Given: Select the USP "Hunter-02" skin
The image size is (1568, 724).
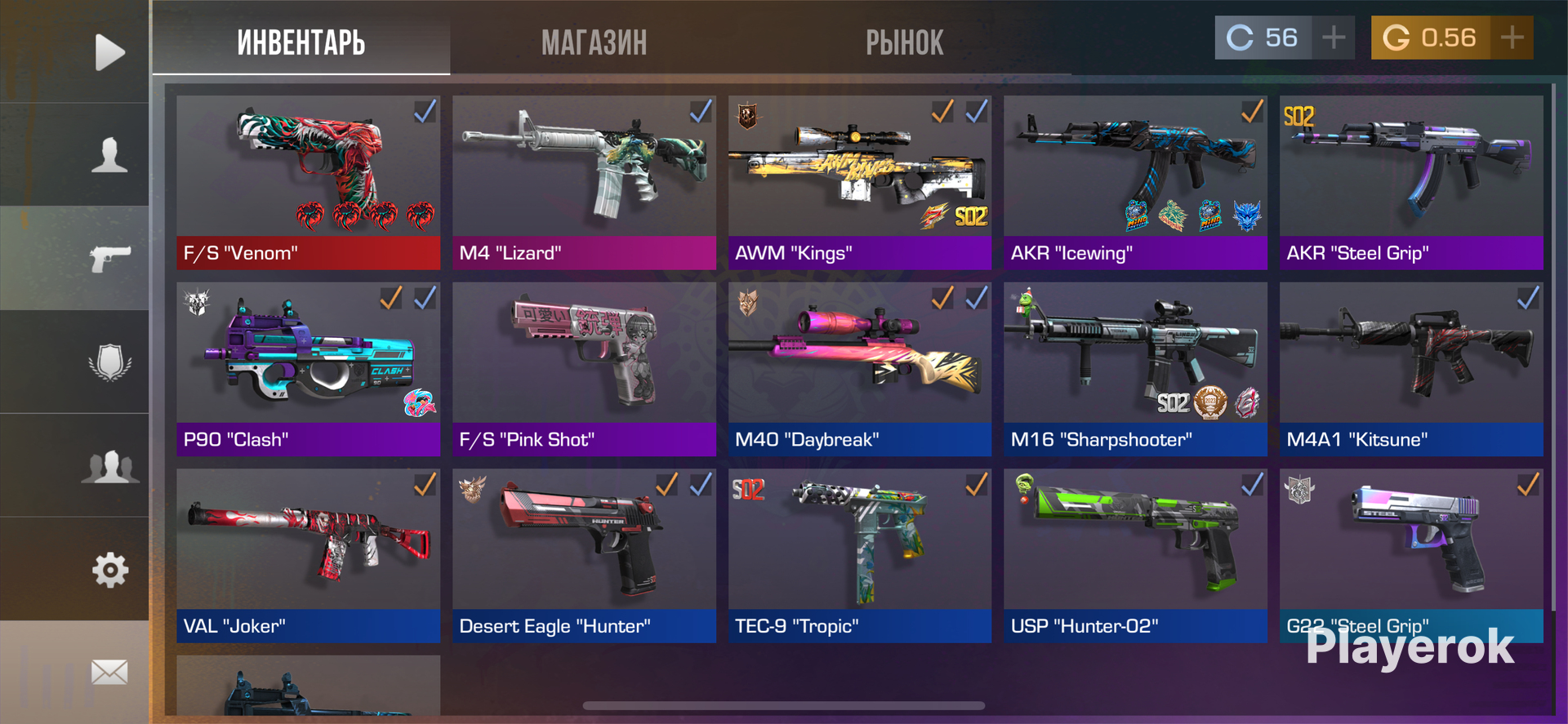Looking at the screenshot, I should 1135,555.
